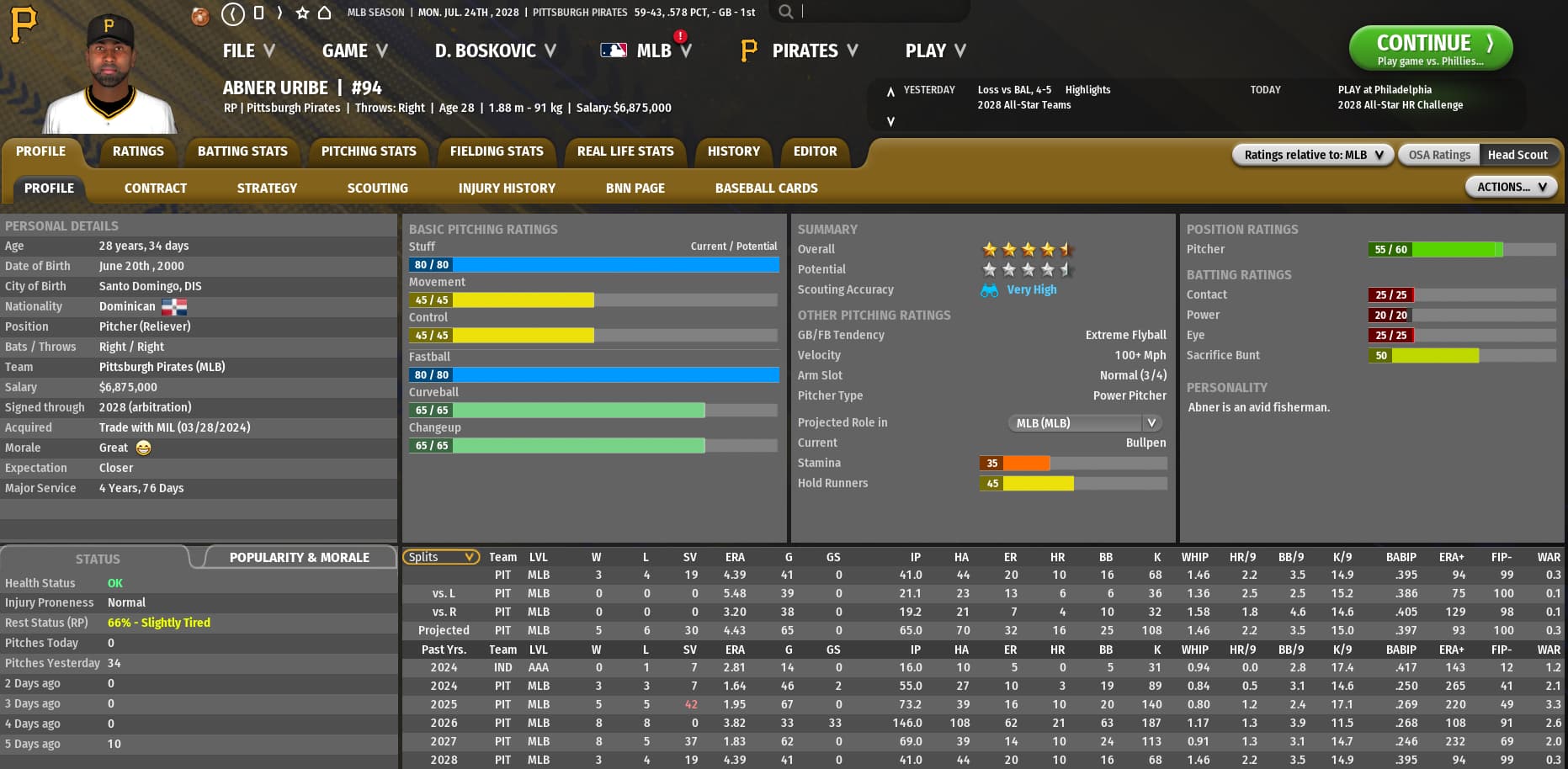Toggle to OSA Ratings
The width and height of the screenshot is (1568, 769).
click(x=1439, y=155)
